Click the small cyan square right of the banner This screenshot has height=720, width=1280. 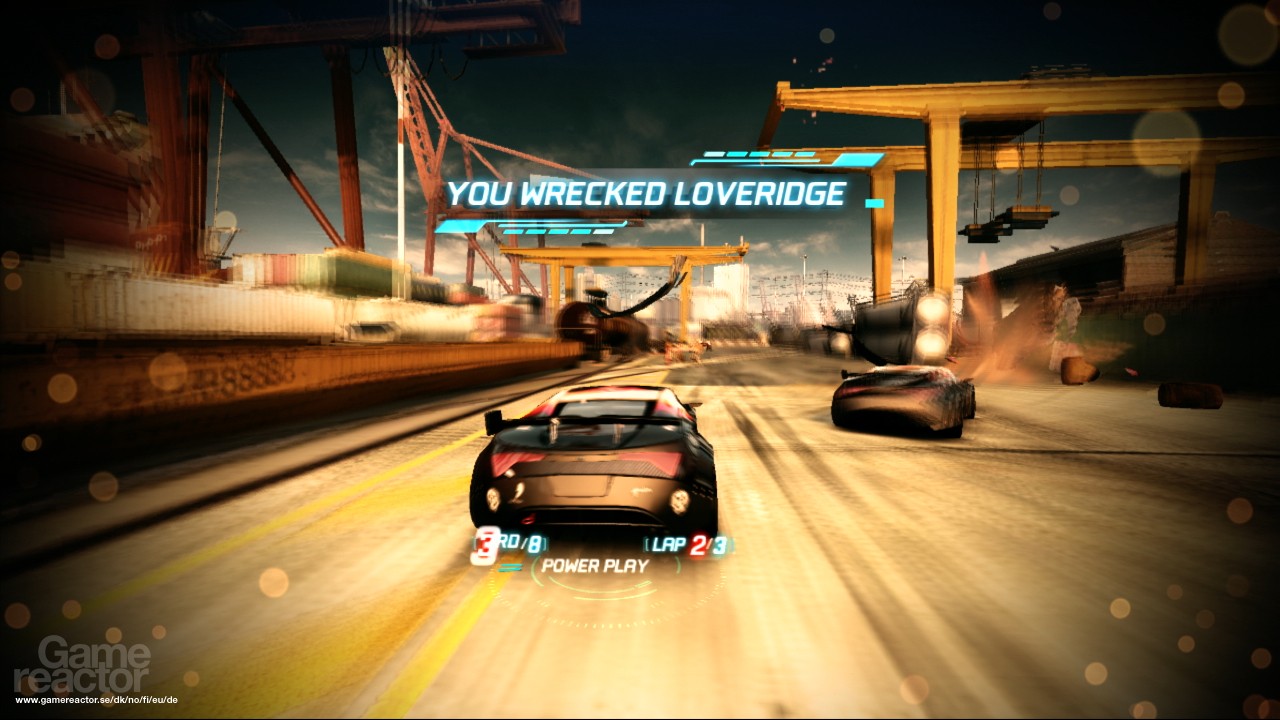[875, 202]
